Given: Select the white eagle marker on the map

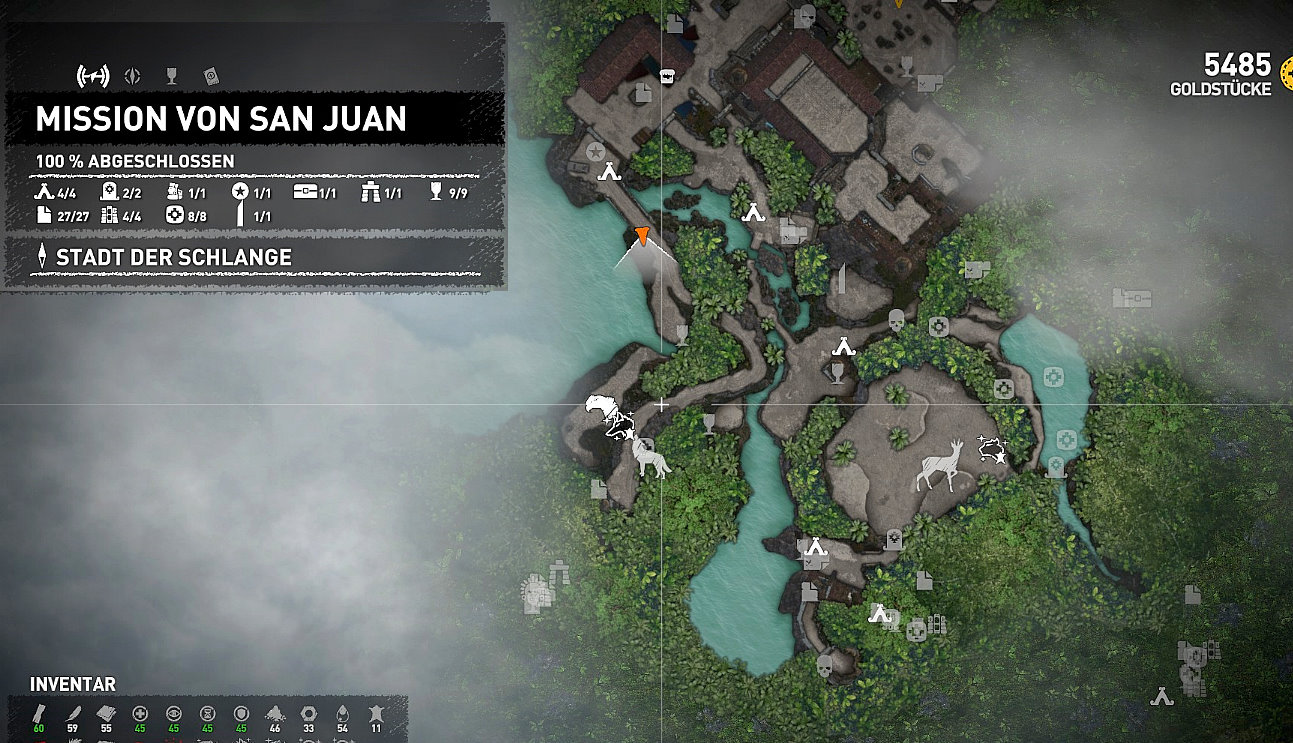Looking at the screenshot, I should click(x=602, y=408).
